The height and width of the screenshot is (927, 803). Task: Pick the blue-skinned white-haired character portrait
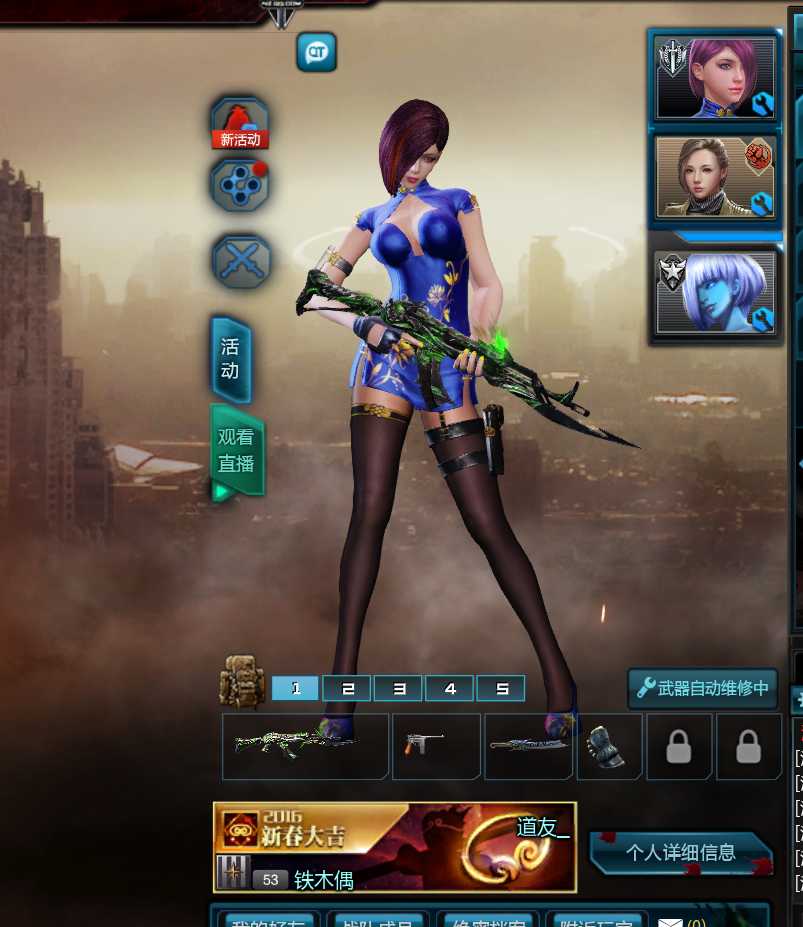(x=716, y=291)
